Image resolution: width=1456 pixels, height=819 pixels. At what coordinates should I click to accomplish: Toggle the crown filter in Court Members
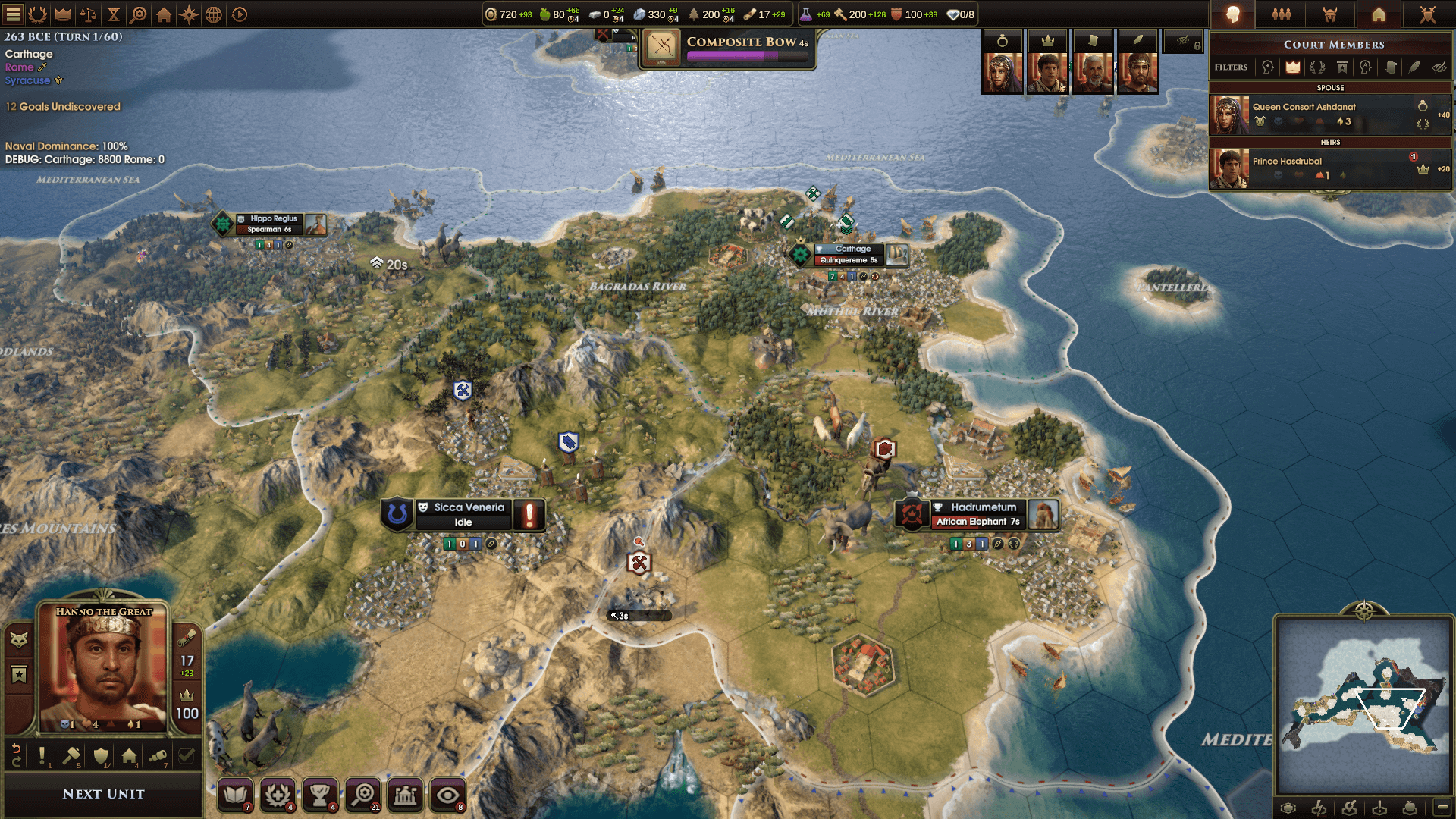(1293, 67)
